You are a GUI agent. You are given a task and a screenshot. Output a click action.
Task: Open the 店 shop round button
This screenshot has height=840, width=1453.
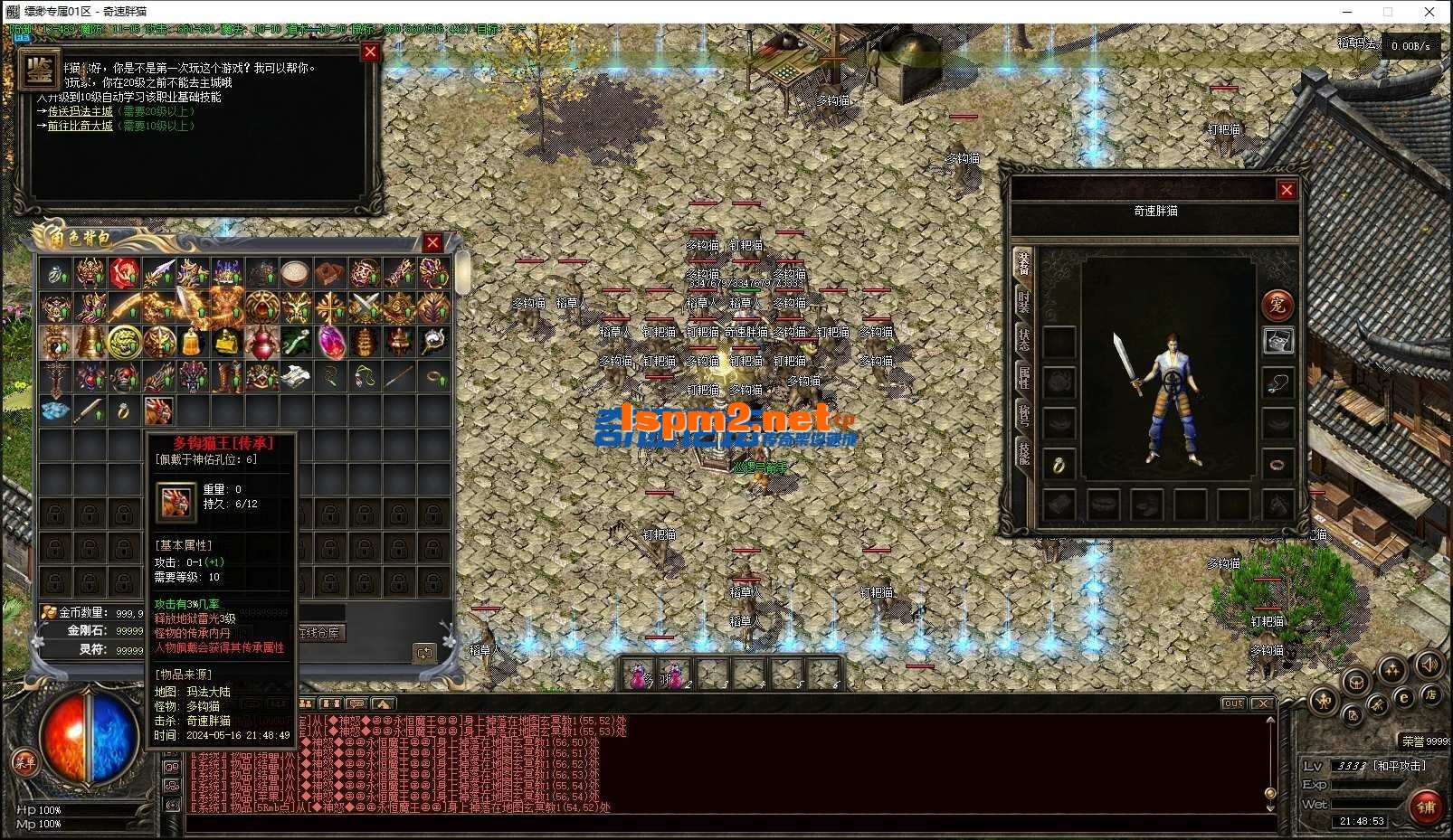pyautogui.click(x=1430, y=695)
